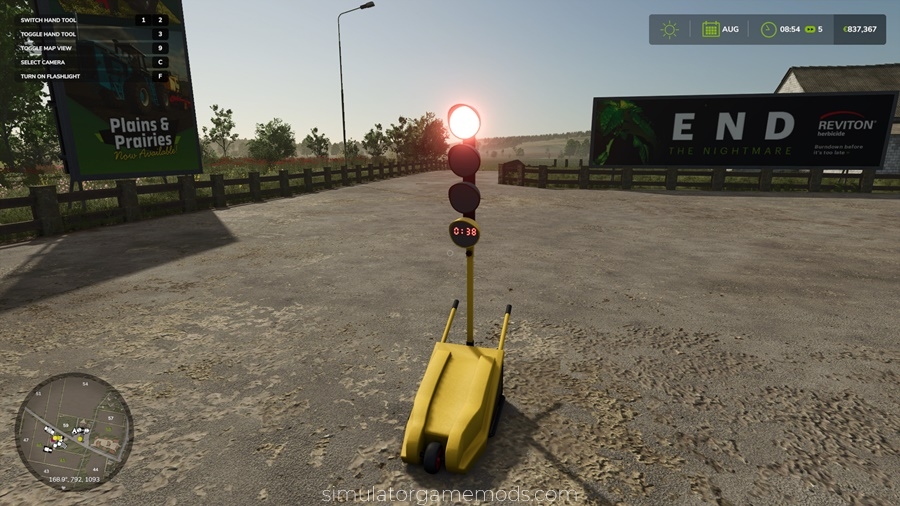The image size is (900, 506).
Task: Open the simulatorgamemods.com watermark link
Action: tap(449, 494)
